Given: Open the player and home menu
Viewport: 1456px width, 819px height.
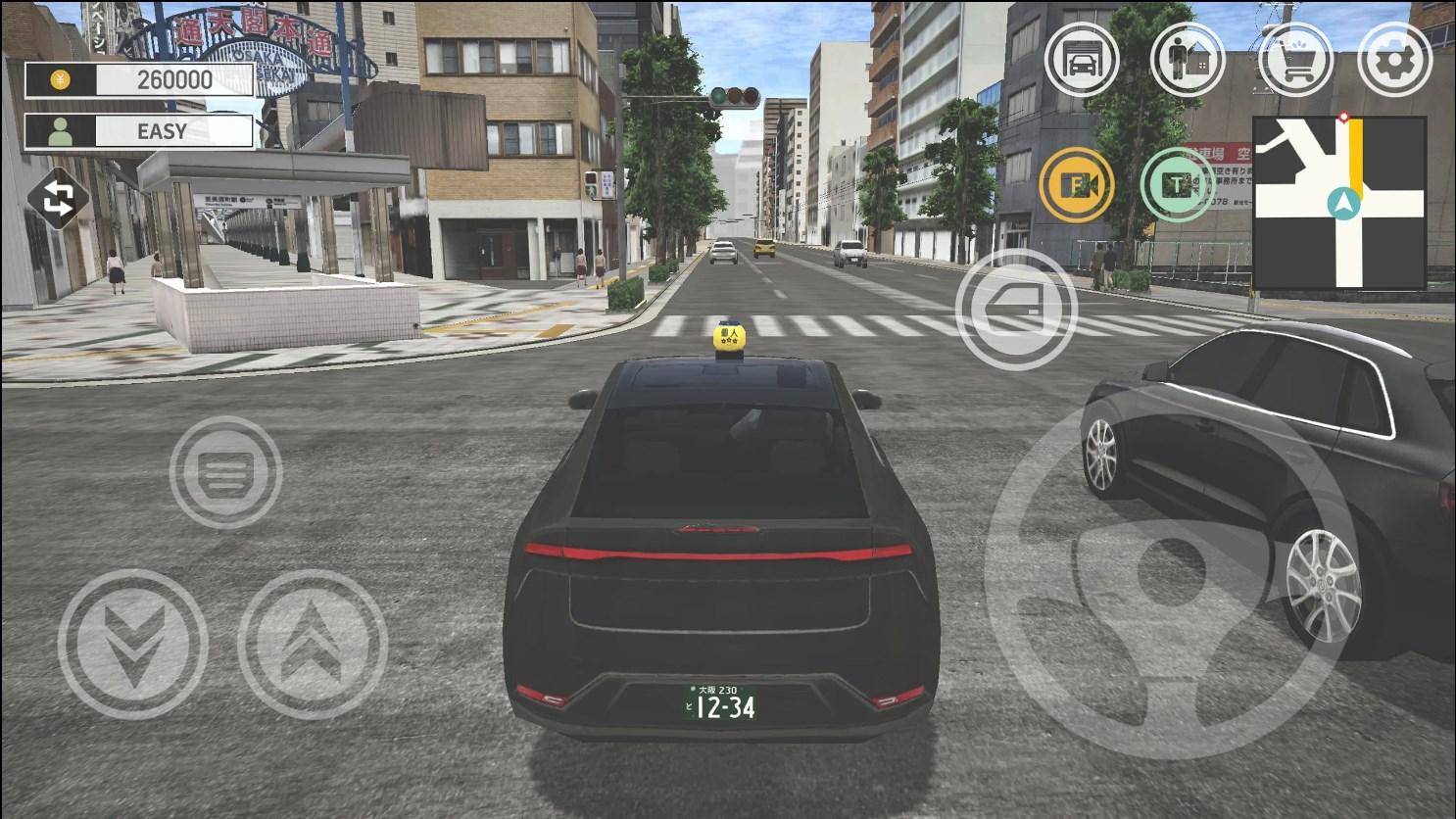Looking at the screenshot, I should coord(1188,59).
